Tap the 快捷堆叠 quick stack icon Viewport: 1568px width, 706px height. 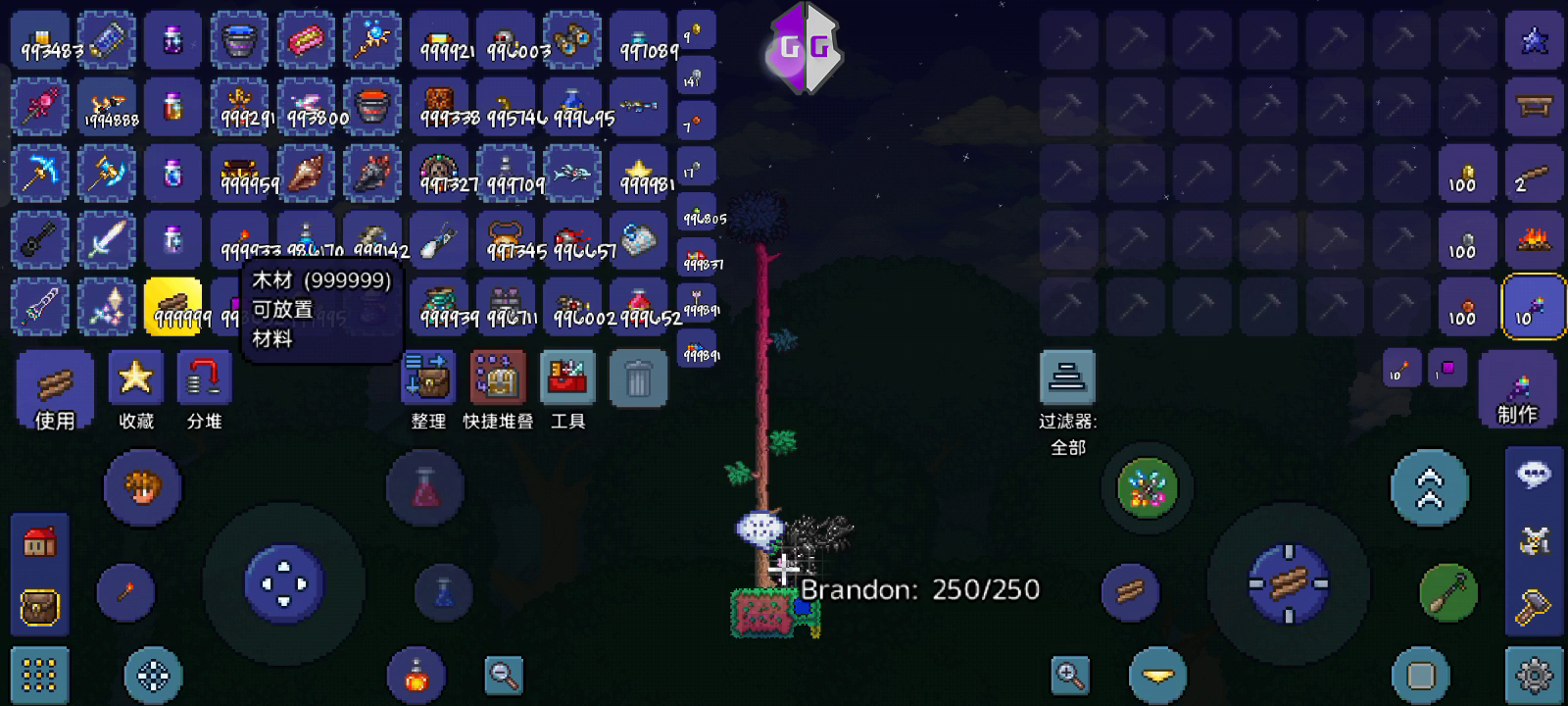[498, 378]
